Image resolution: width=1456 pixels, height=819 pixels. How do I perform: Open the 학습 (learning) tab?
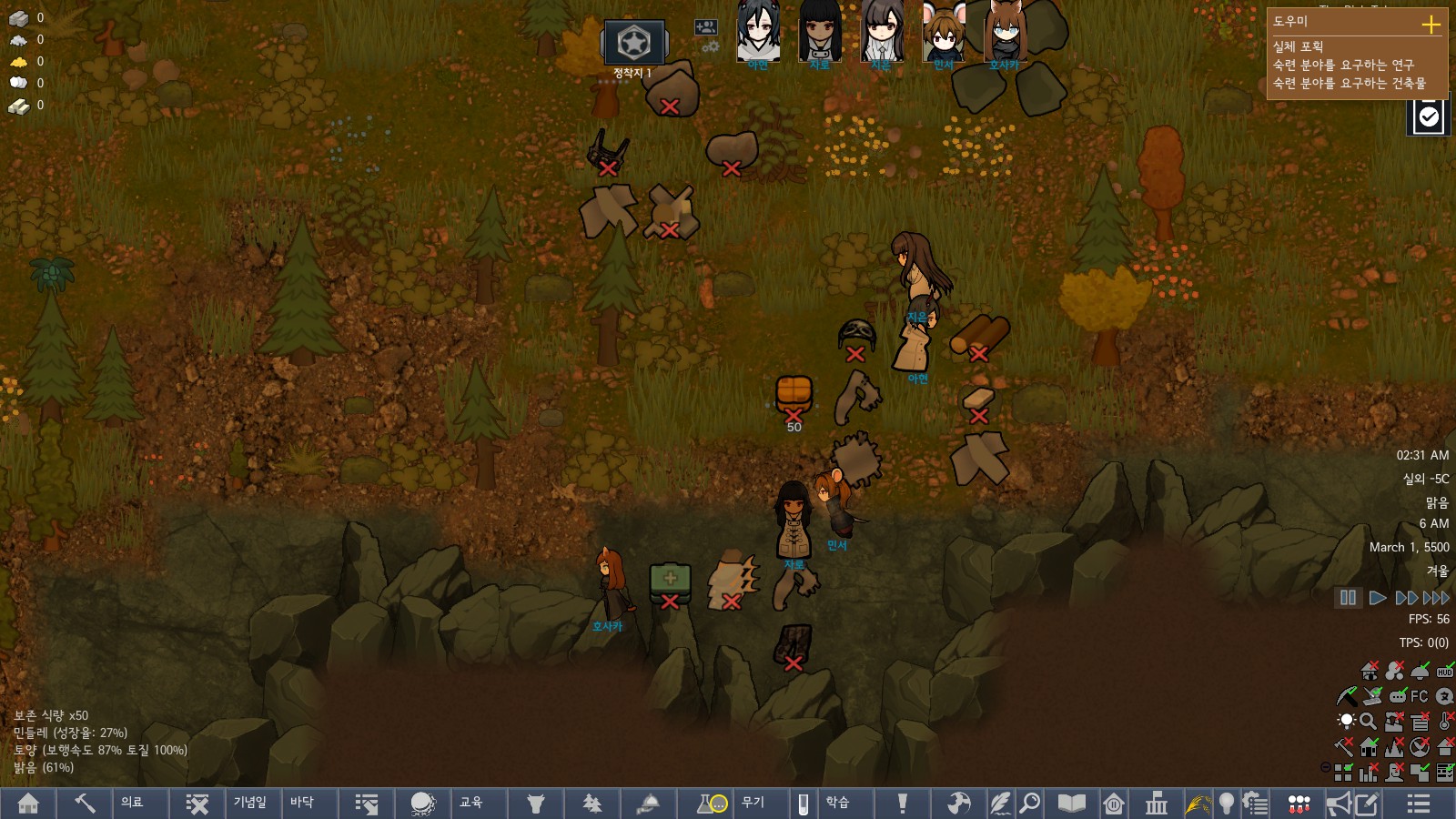838,803
